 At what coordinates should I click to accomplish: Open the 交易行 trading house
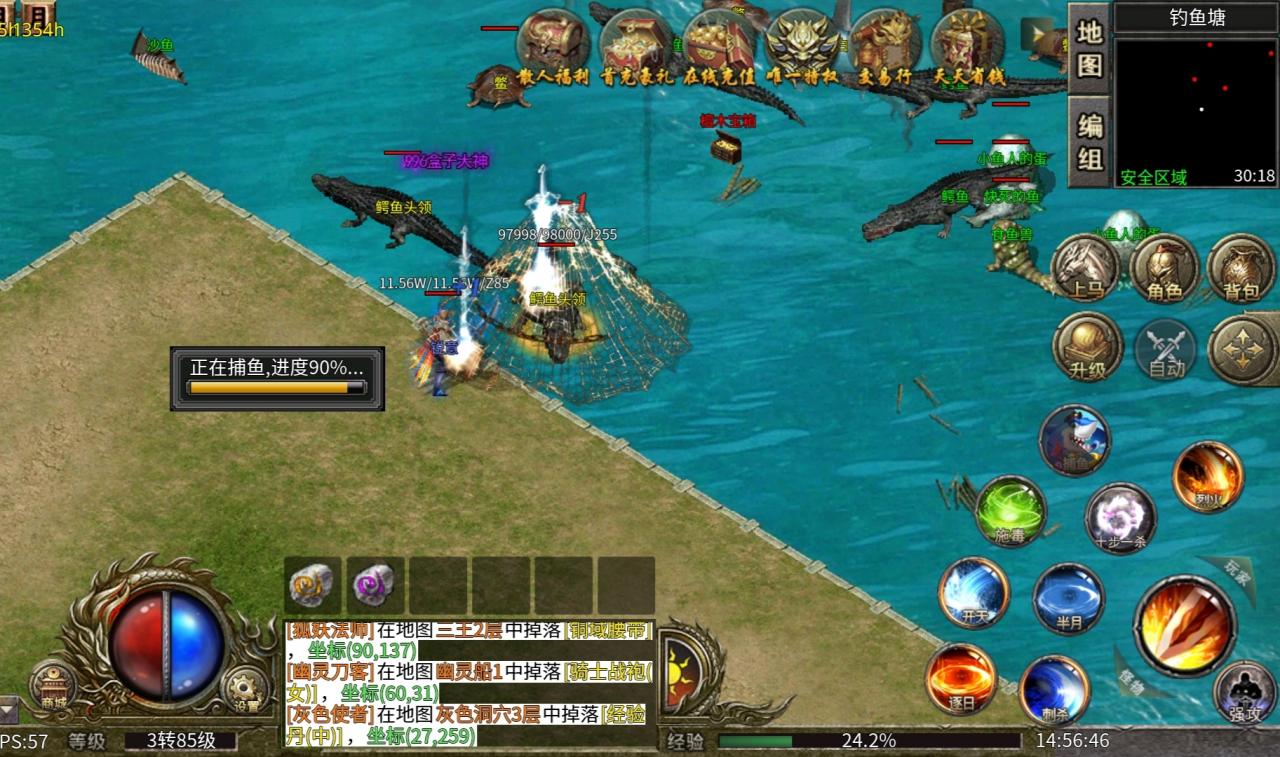pos(885,45)
